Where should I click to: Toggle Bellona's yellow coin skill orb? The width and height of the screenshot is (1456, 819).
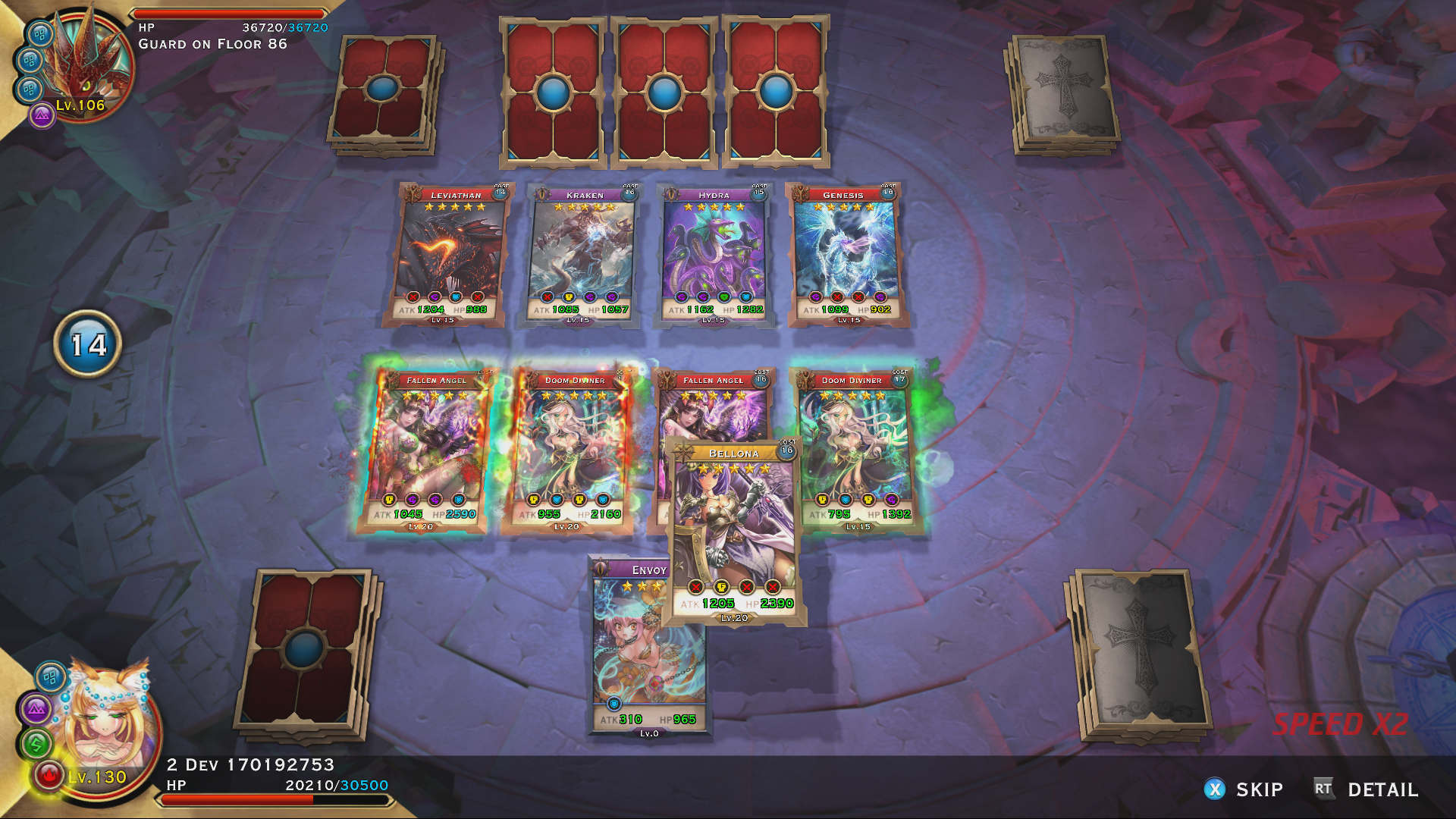pyautogui.click(x=722, y=585)
